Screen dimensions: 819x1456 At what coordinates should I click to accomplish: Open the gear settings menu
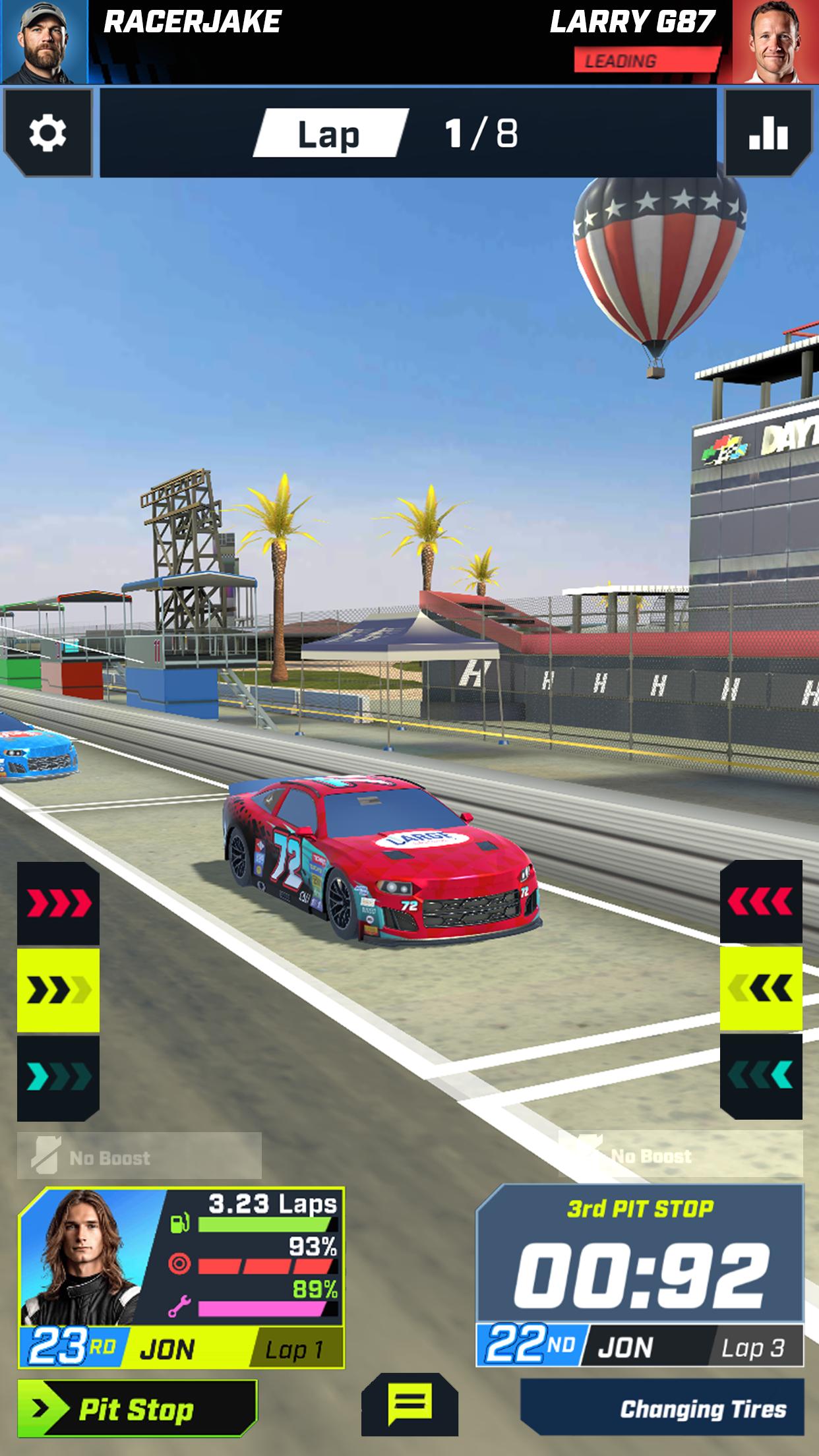(x=47, y=133)
